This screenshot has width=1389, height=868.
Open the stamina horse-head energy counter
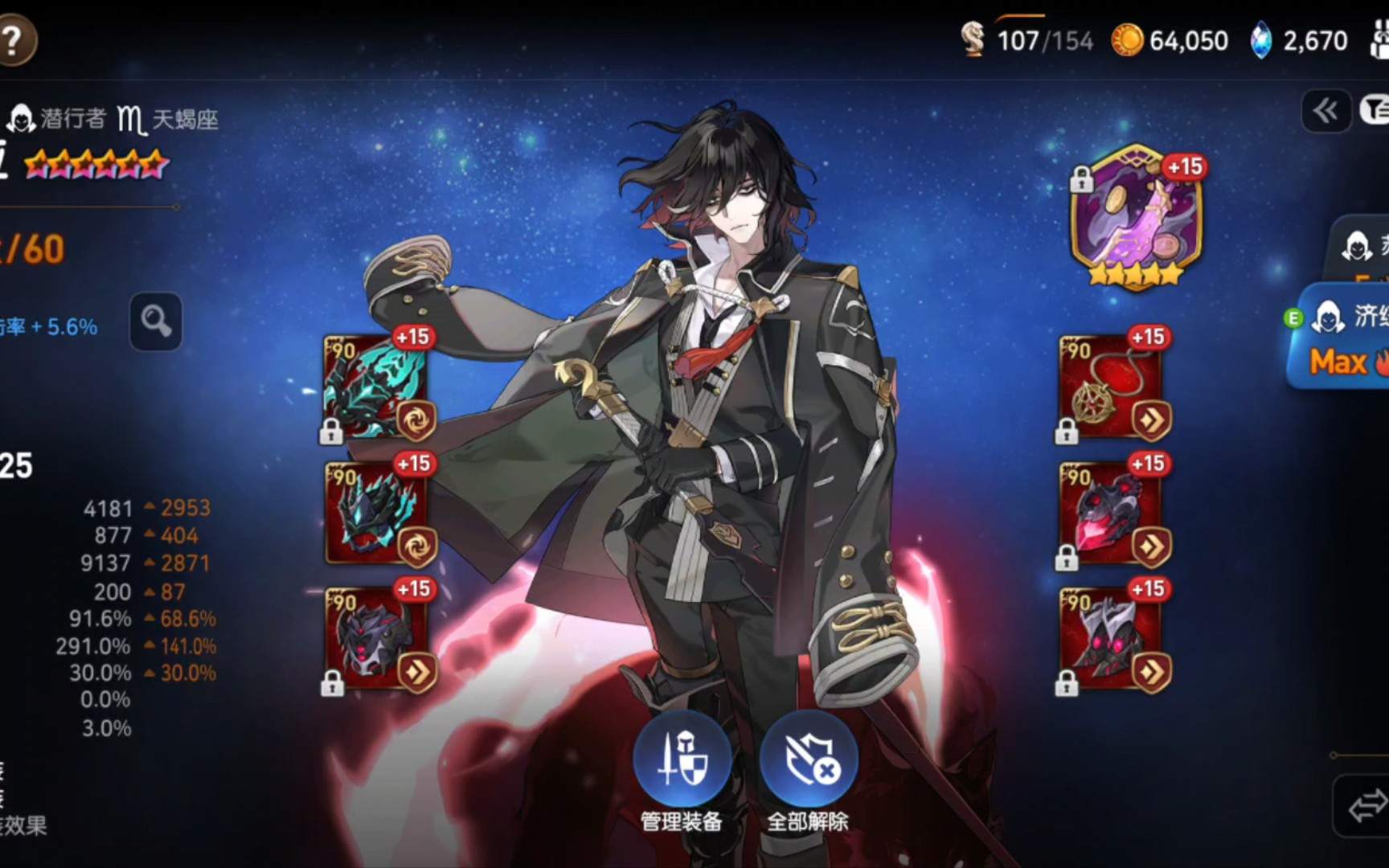(x=1027, y=40)
